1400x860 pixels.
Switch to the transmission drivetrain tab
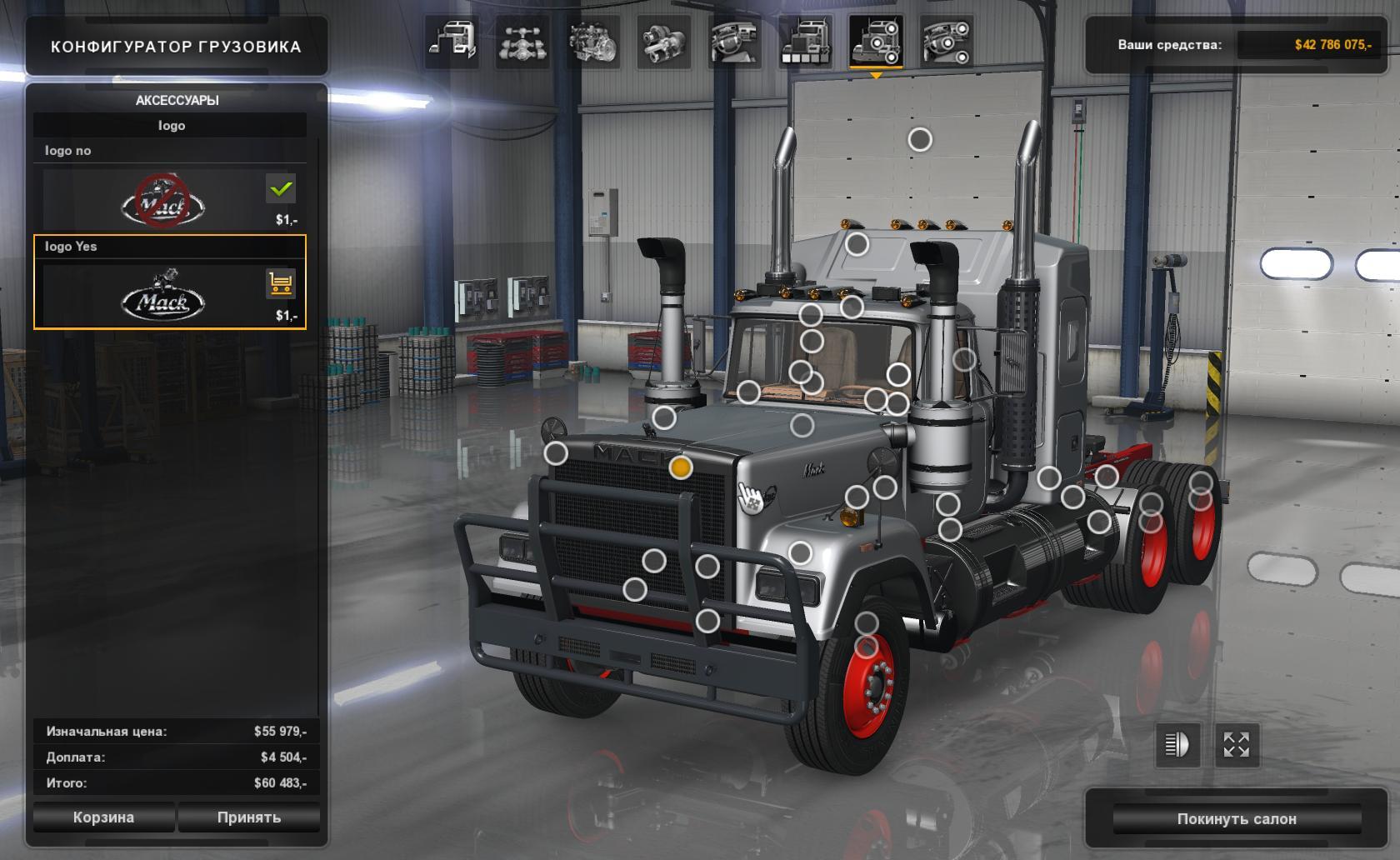522,42
